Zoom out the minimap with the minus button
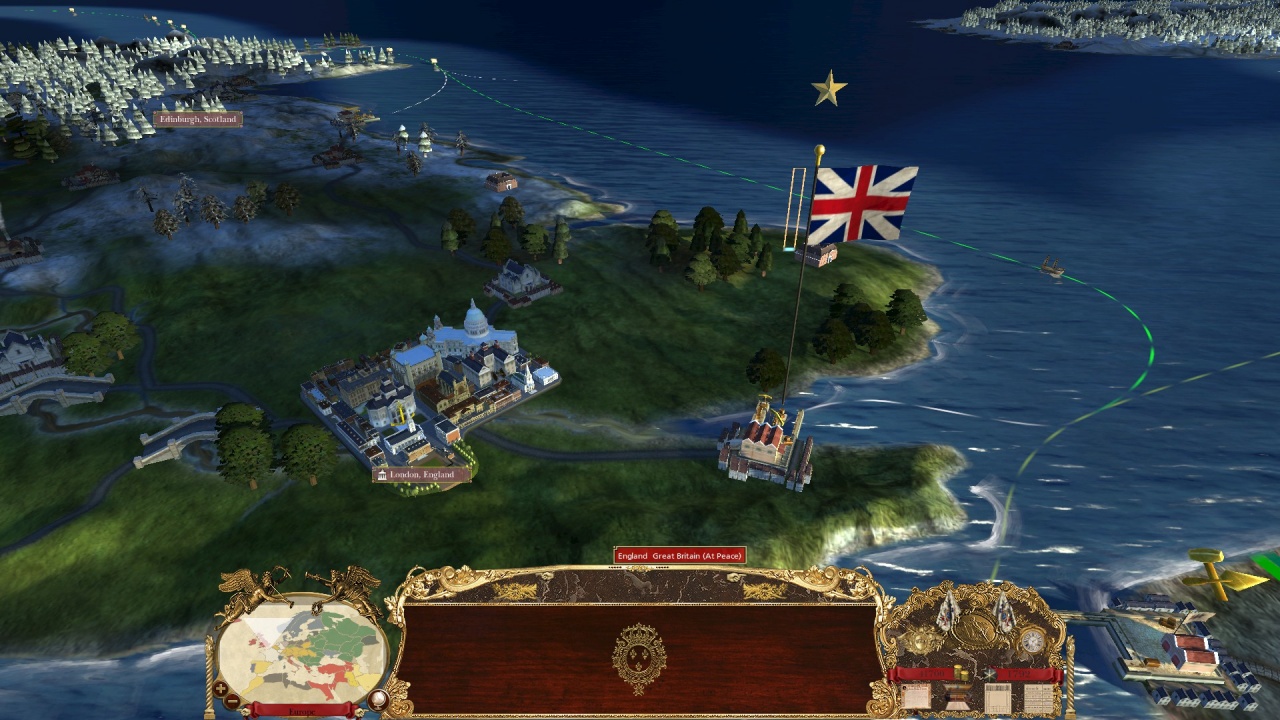The image size is (1280, 720). (x=233, y=701)
